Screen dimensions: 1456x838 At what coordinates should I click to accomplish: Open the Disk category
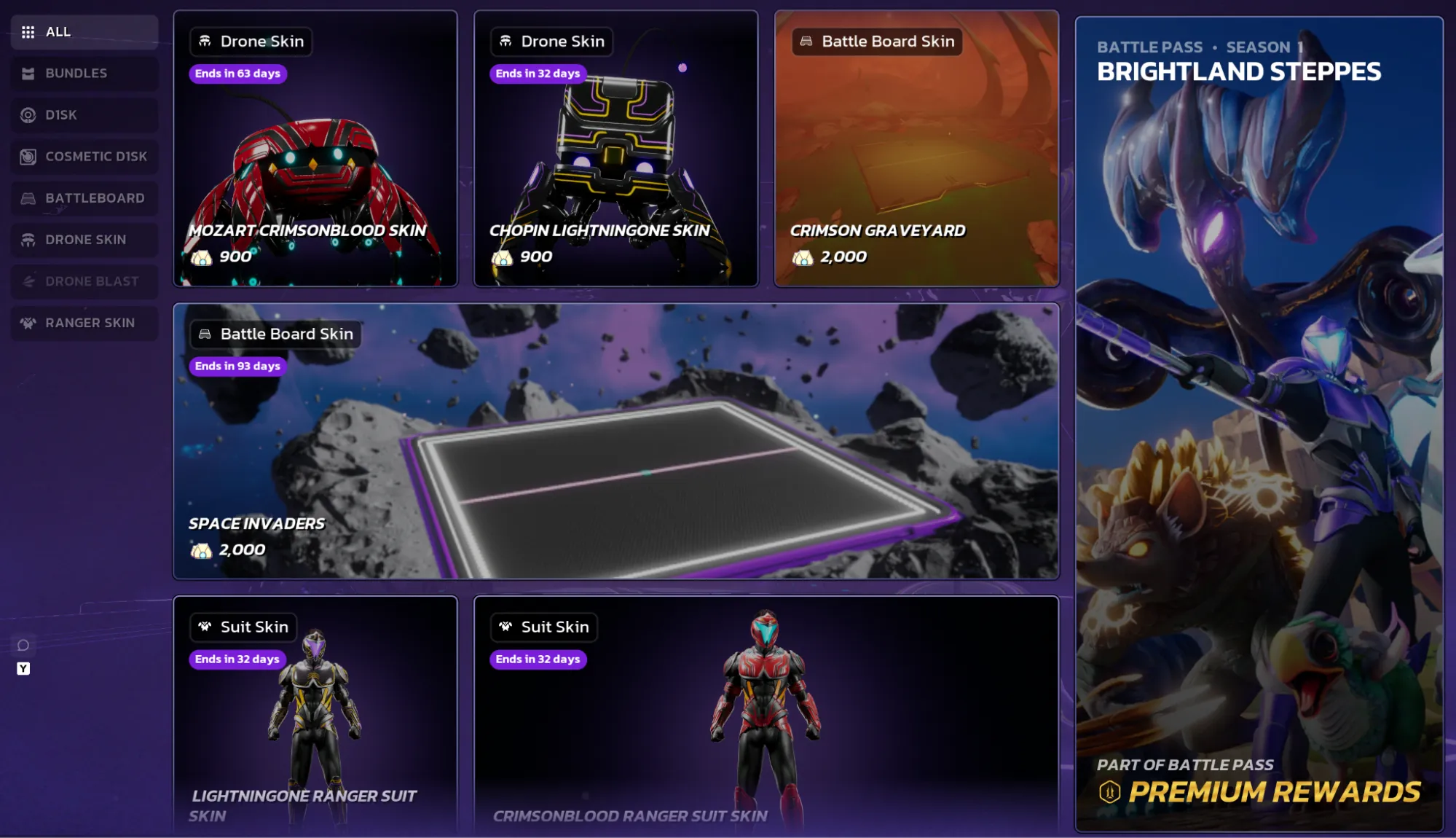coord(84,115)
